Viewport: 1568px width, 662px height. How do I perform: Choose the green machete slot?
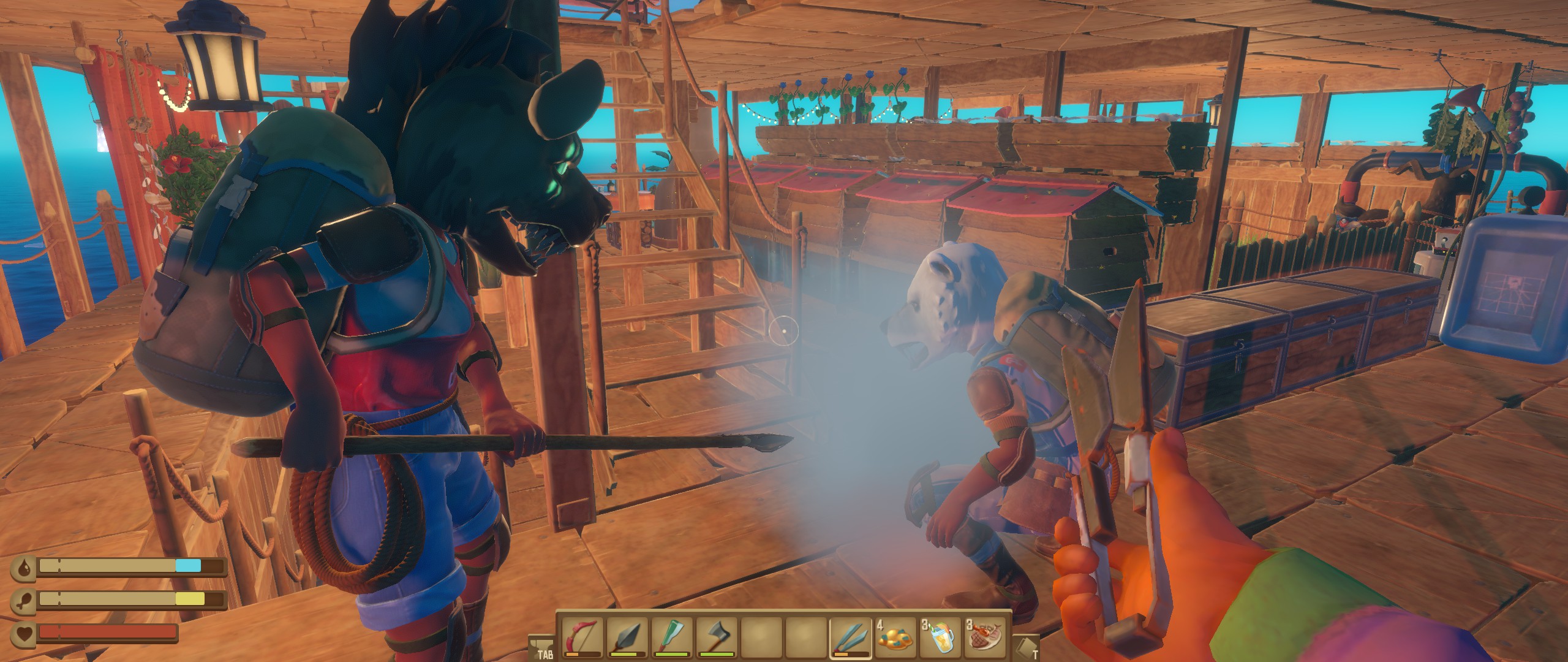pos(671,638)
